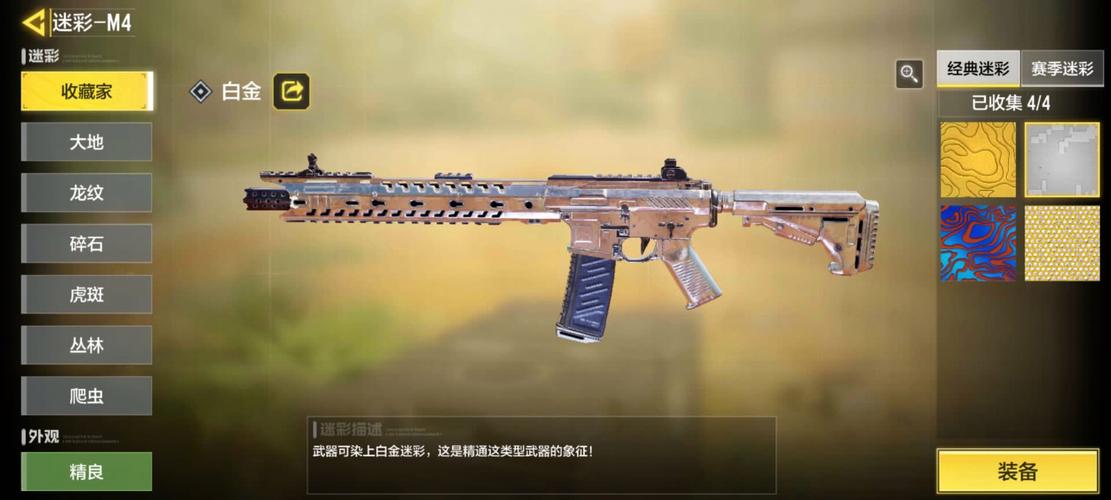The image size is (1111, 500).
Task: Go back using the yellow arrow
Action: coord(34,22)
